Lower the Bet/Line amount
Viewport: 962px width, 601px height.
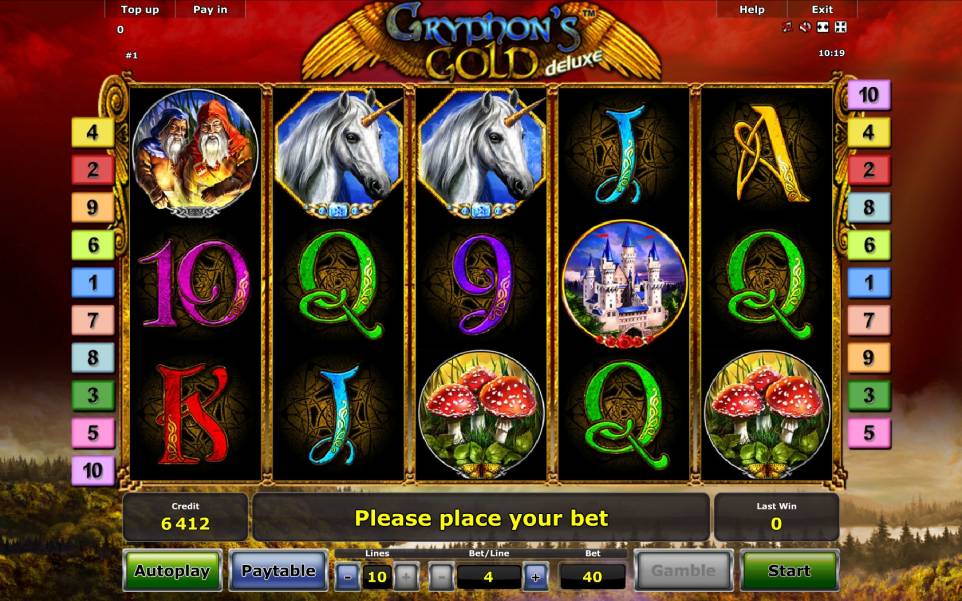coord(442,576)
